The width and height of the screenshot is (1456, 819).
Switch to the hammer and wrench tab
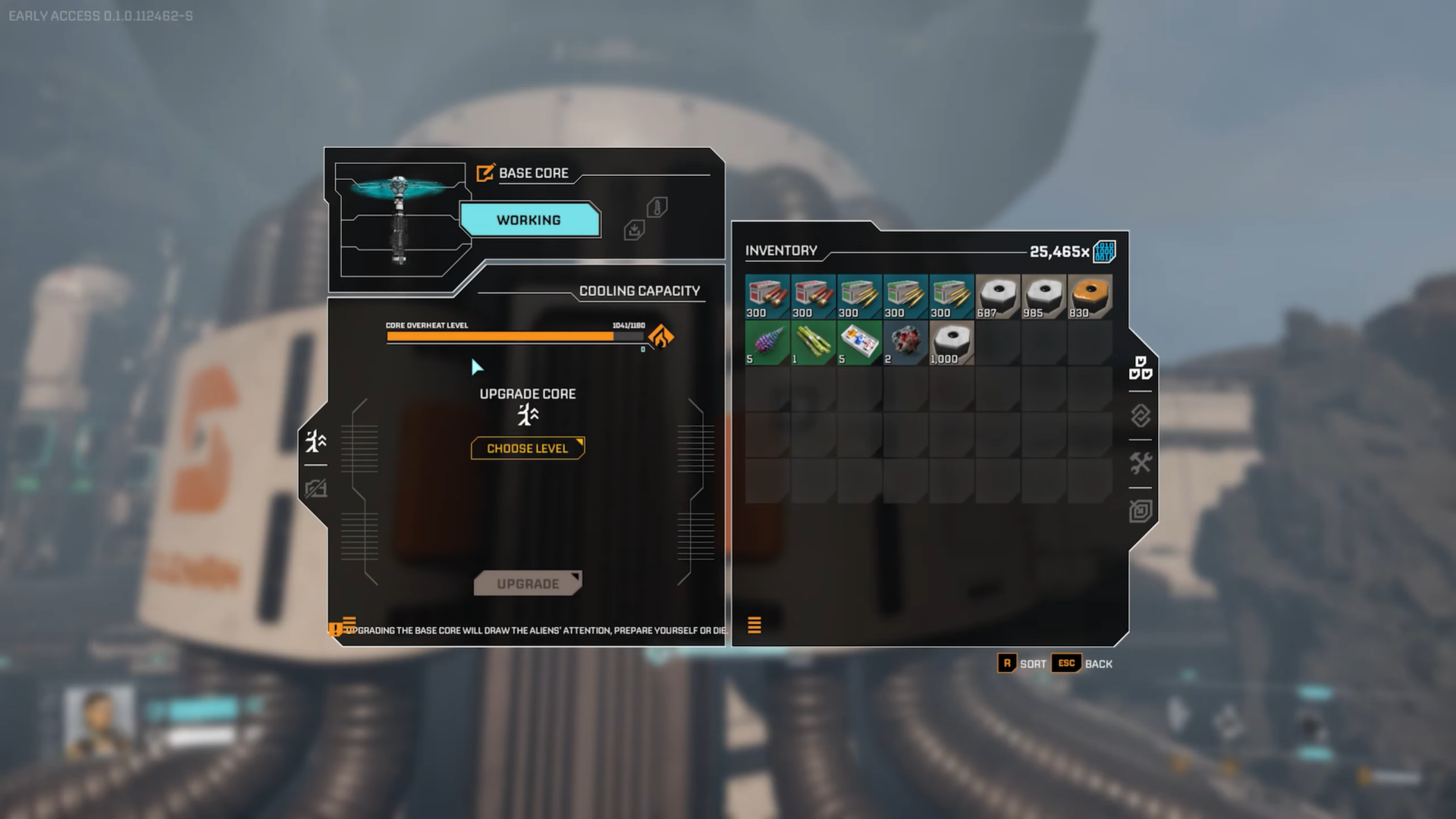(1141, 463)
